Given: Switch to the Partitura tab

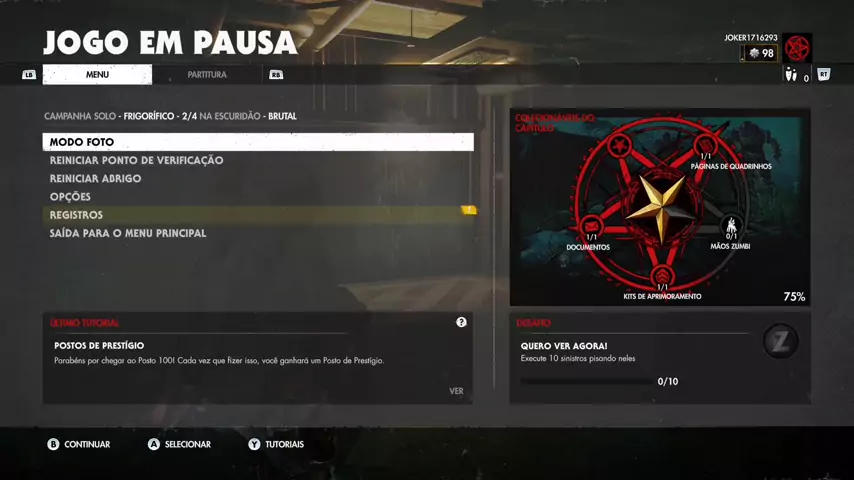Looking at the screenshot, I should (207, 75).
